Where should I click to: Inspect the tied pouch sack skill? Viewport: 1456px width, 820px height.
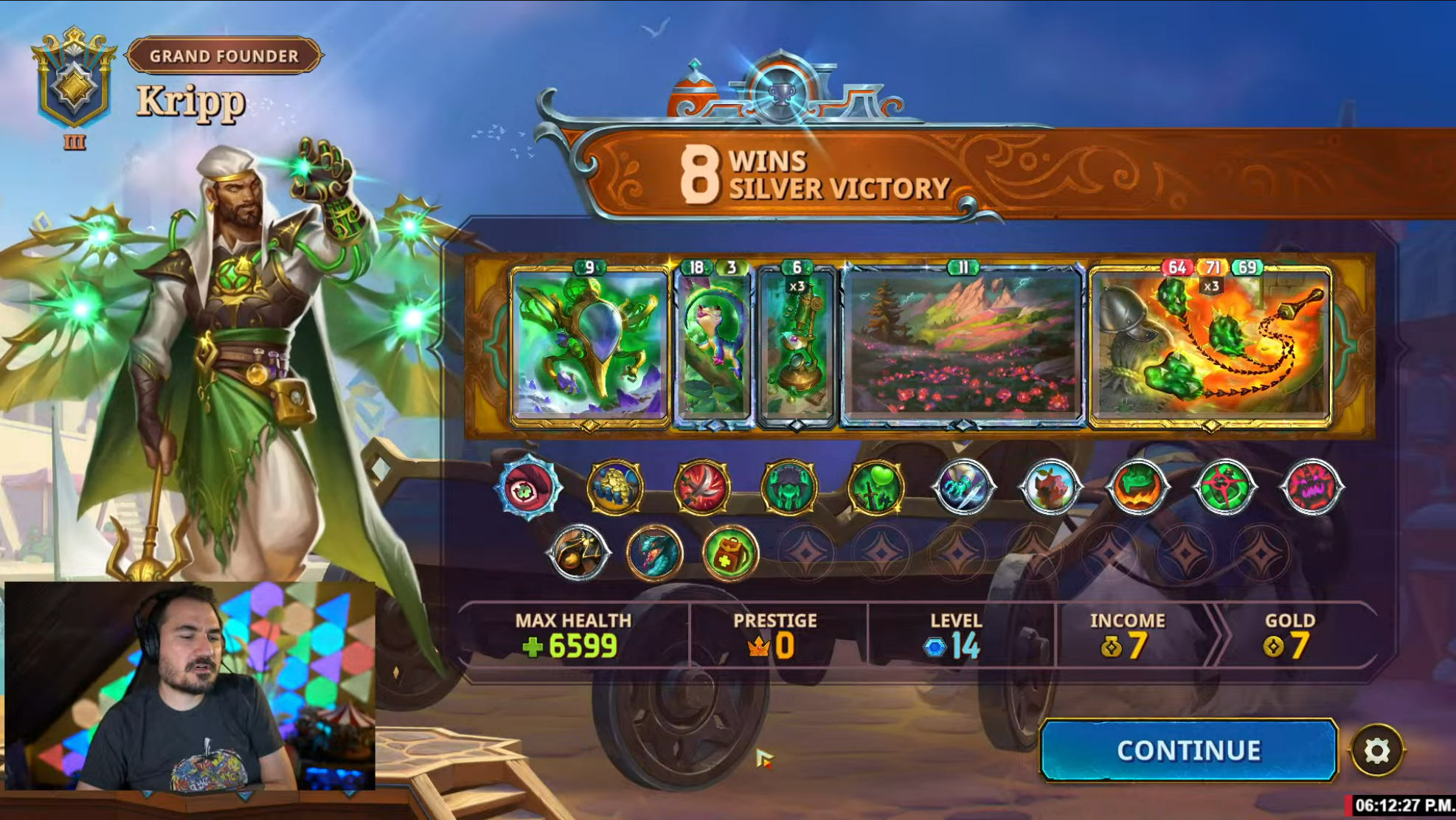point(578,553)
